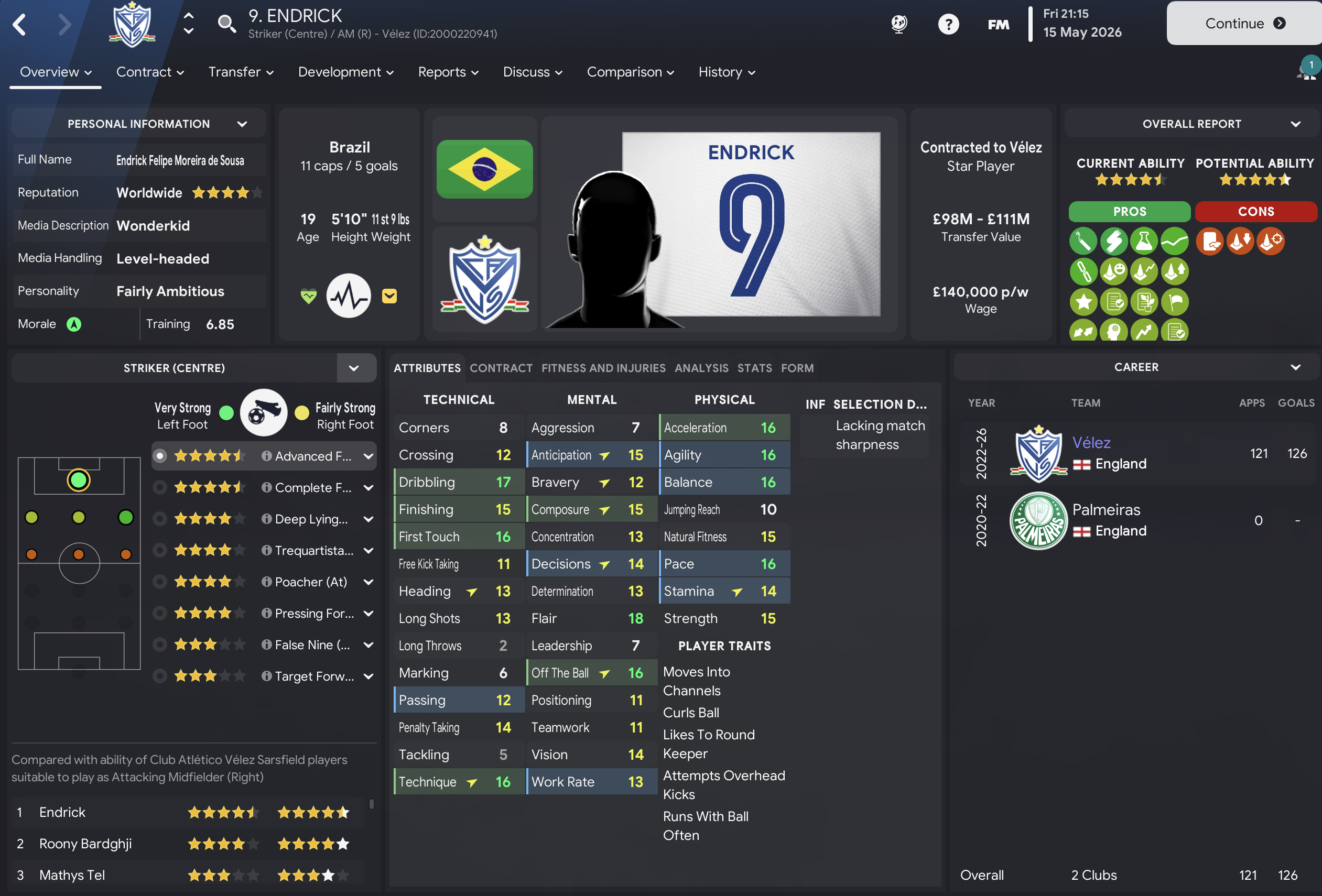Click the envelope message icon near player photo
The height and width of the screenshot is (896, 1322).
pos(389,296)
